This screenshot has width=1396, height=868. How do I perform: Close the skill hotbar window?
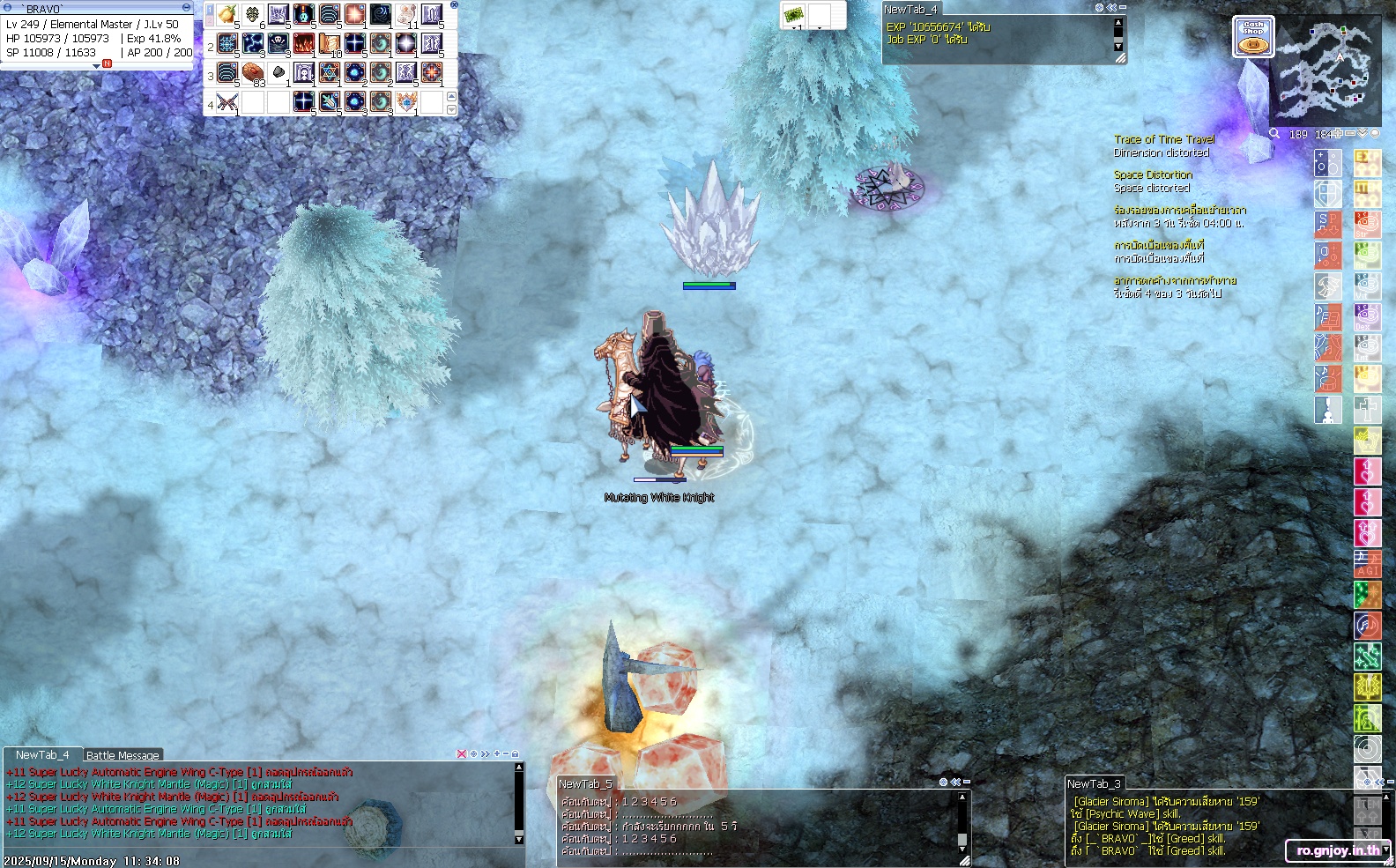click(454, 5)
